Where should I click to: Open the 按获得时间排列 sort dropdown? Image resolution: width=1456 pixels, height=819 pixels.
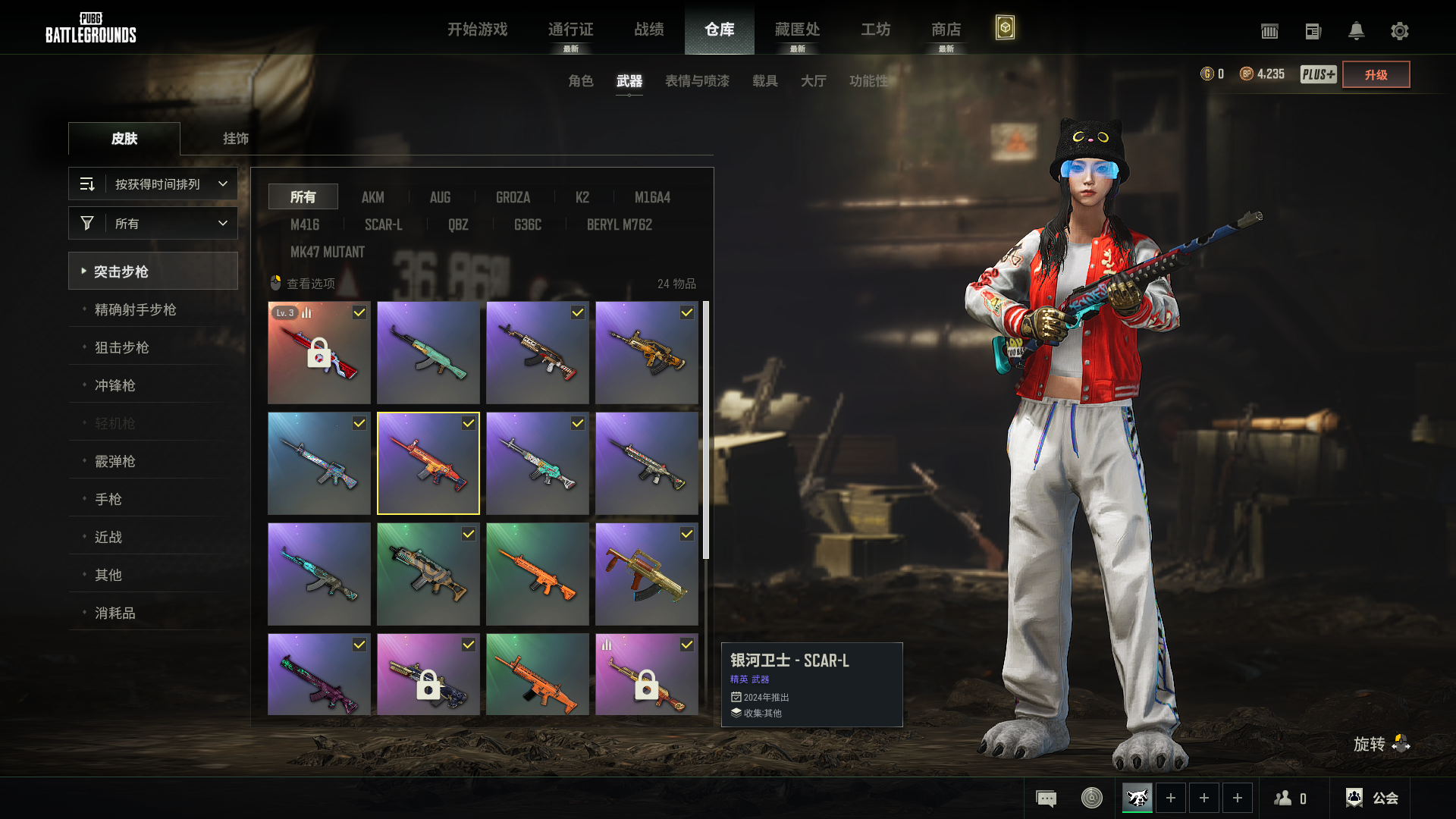pyautogui.click(x=153, y=184)
